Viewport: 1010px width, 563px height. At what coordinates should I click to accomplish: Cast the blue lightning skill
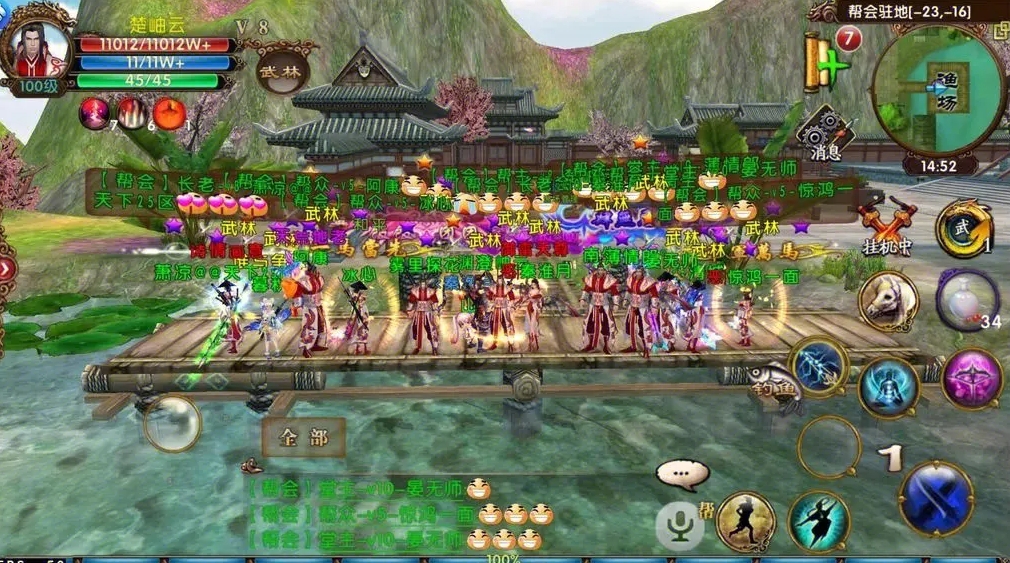[x=819, y=366]
